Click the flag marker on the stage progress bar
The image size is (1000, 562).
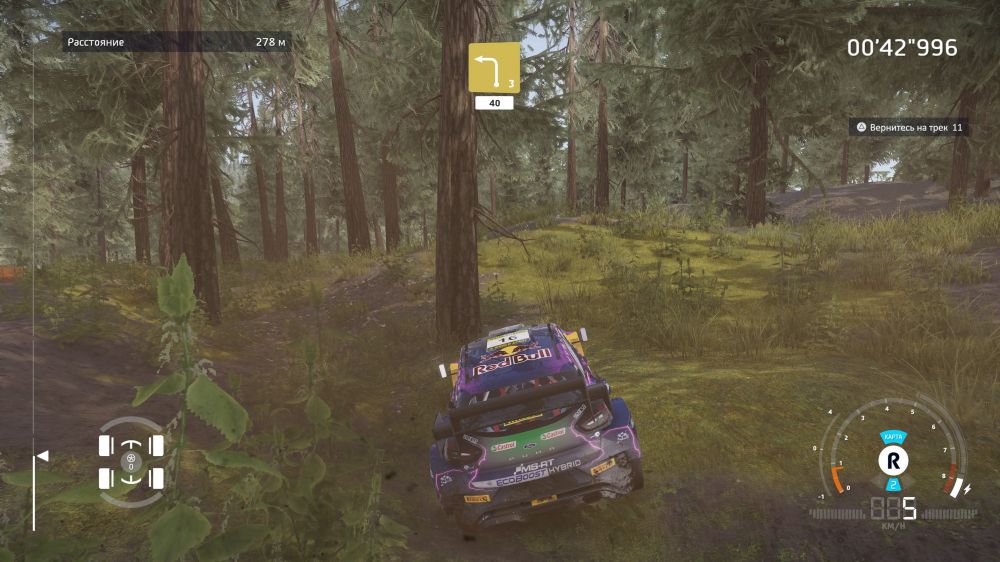(x=42, y=456)
